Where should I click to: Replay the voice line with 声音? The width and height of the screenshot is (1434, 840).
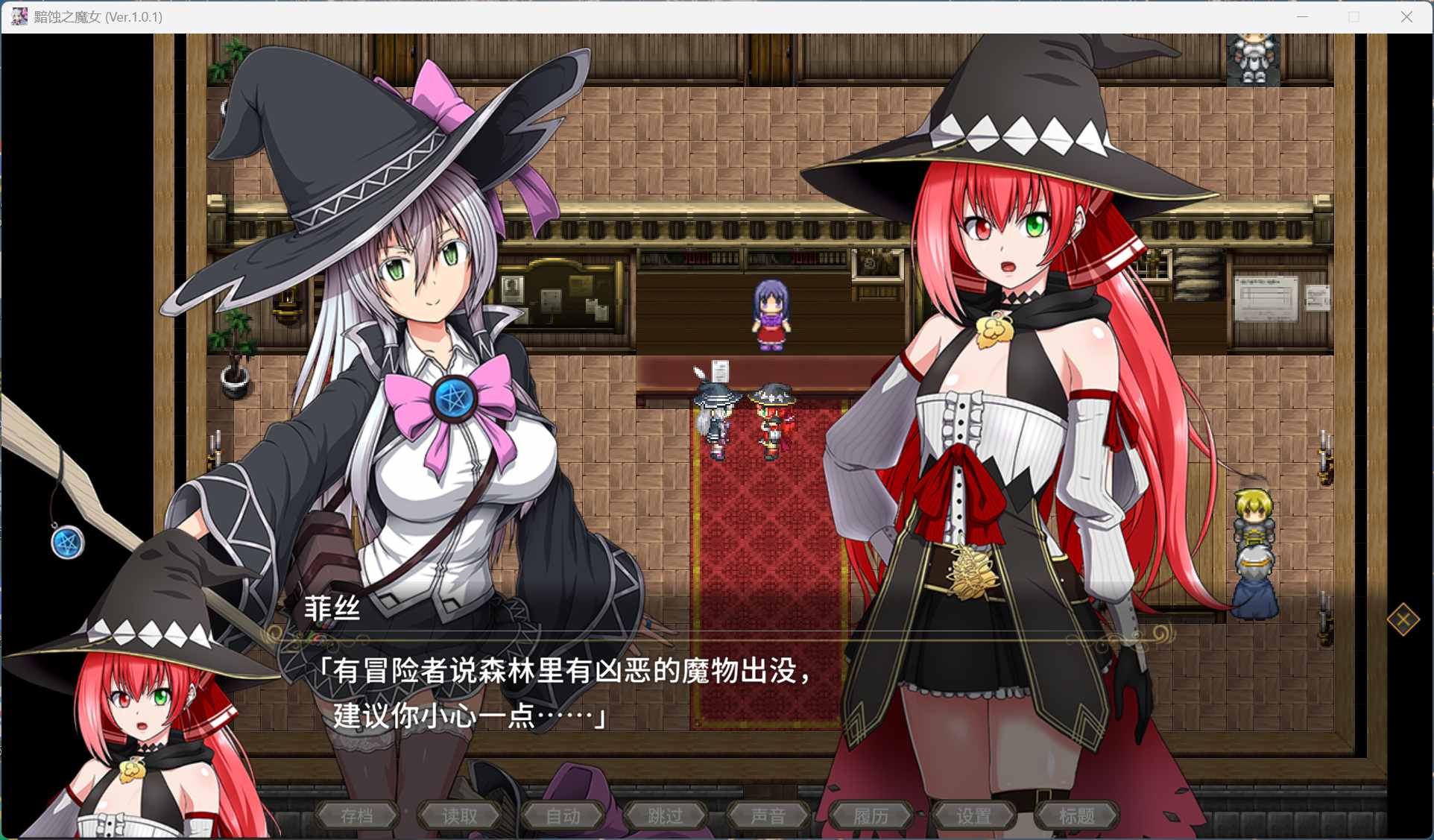pyautogui.click(x=768, y=815)
